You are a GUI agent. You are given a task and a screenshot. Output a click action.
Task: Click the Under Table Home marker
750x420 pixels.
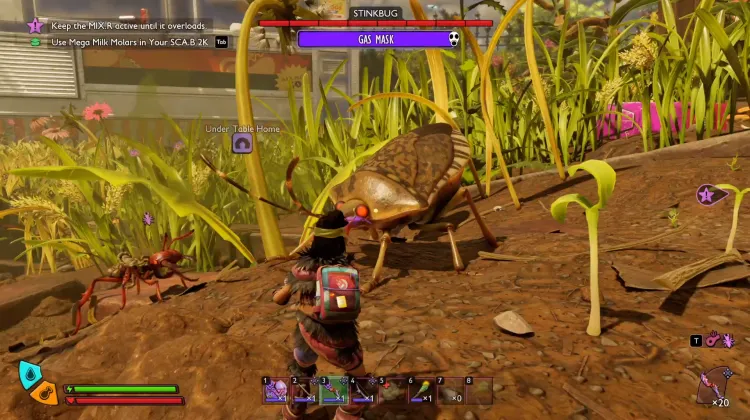click(x=241, y=144)
